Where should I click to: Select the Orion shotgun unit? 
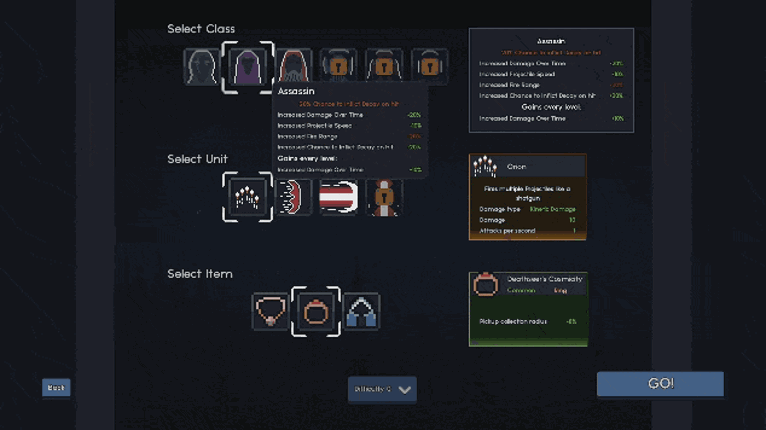coord(247,197)
